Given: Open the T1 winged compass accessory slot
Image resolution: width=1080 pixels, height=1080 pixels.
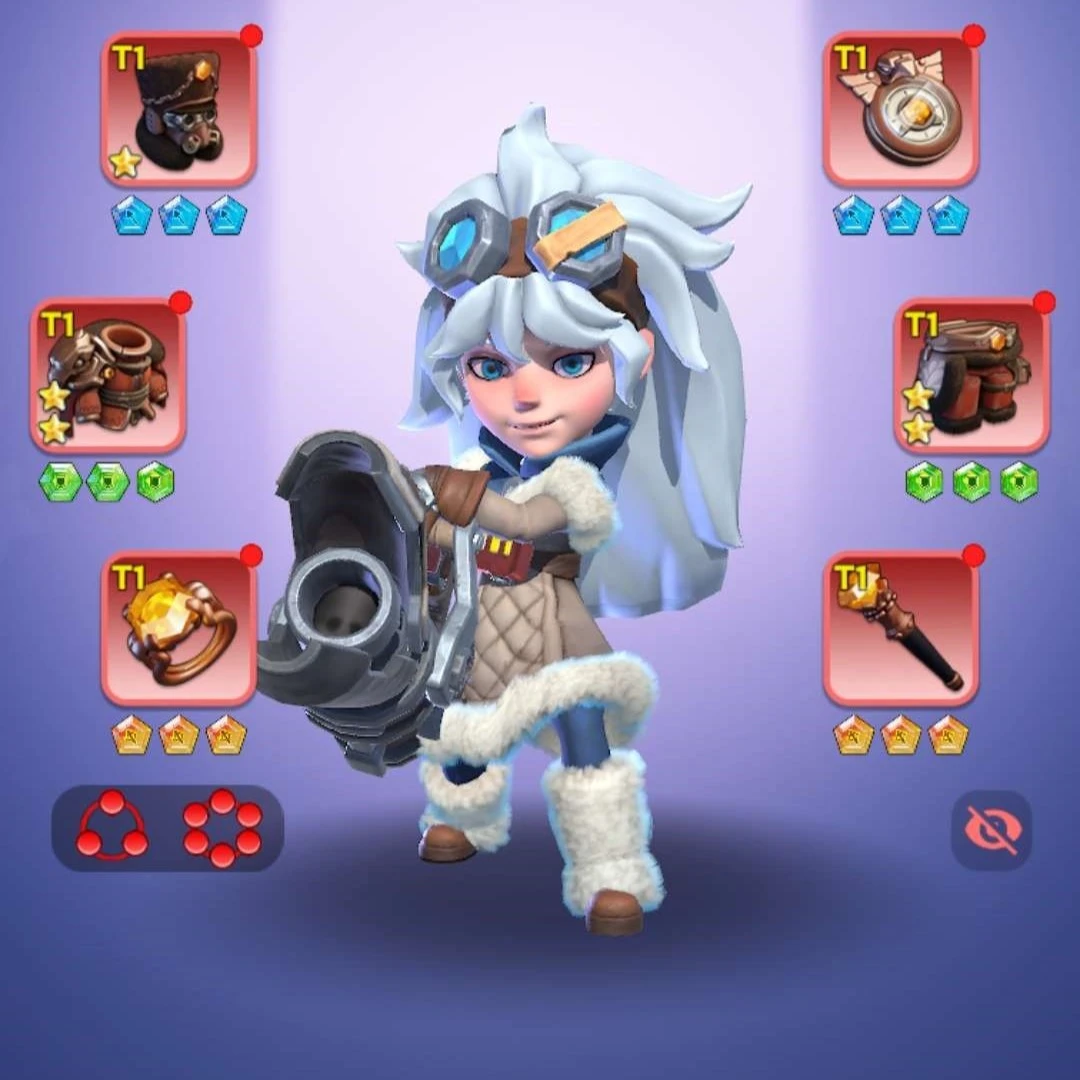Looking at the screenshot, I should click(x=901, y=110).
